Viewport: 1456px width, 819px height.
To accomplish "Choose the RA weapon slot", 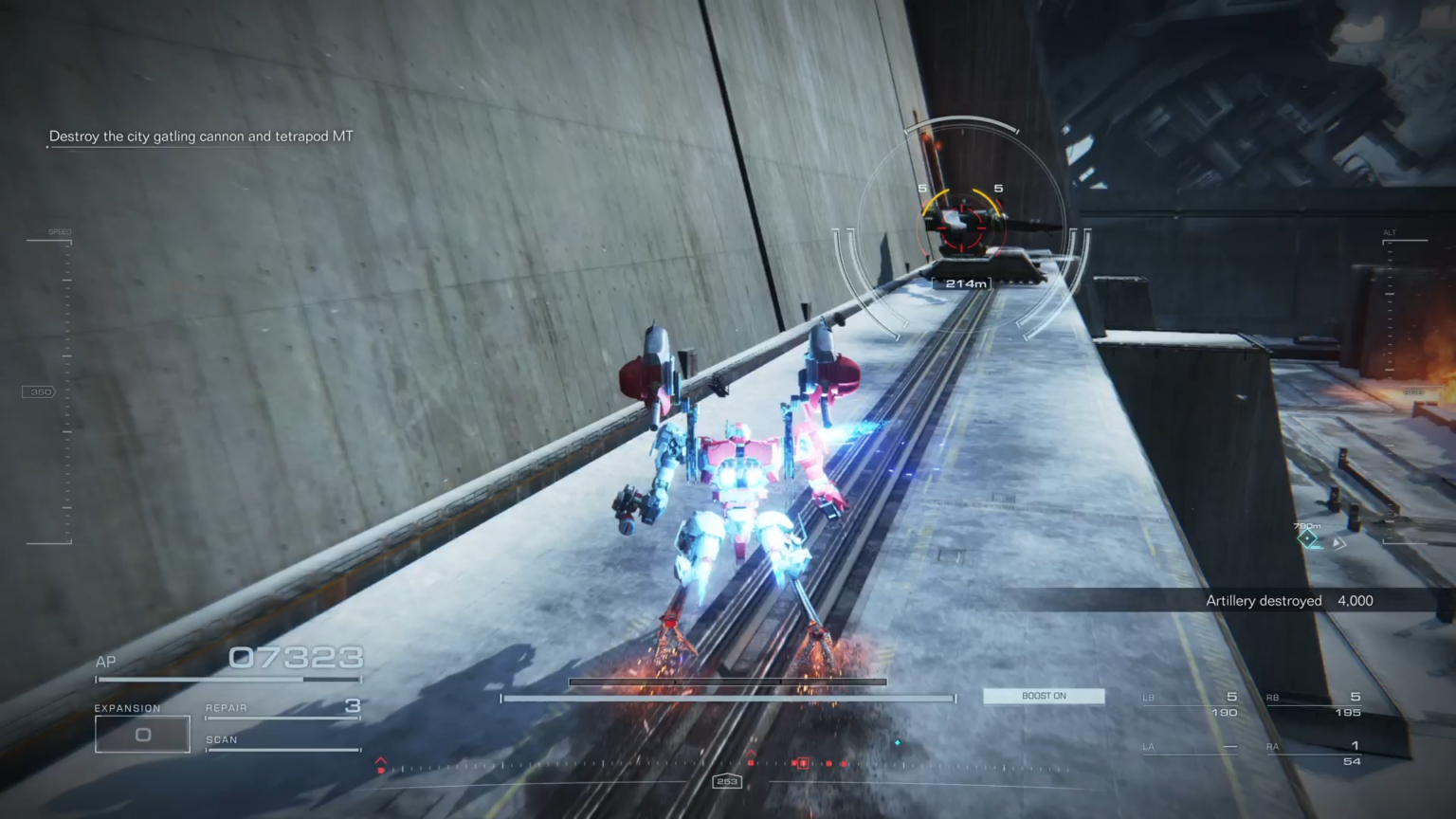I will click(1314, 753).
